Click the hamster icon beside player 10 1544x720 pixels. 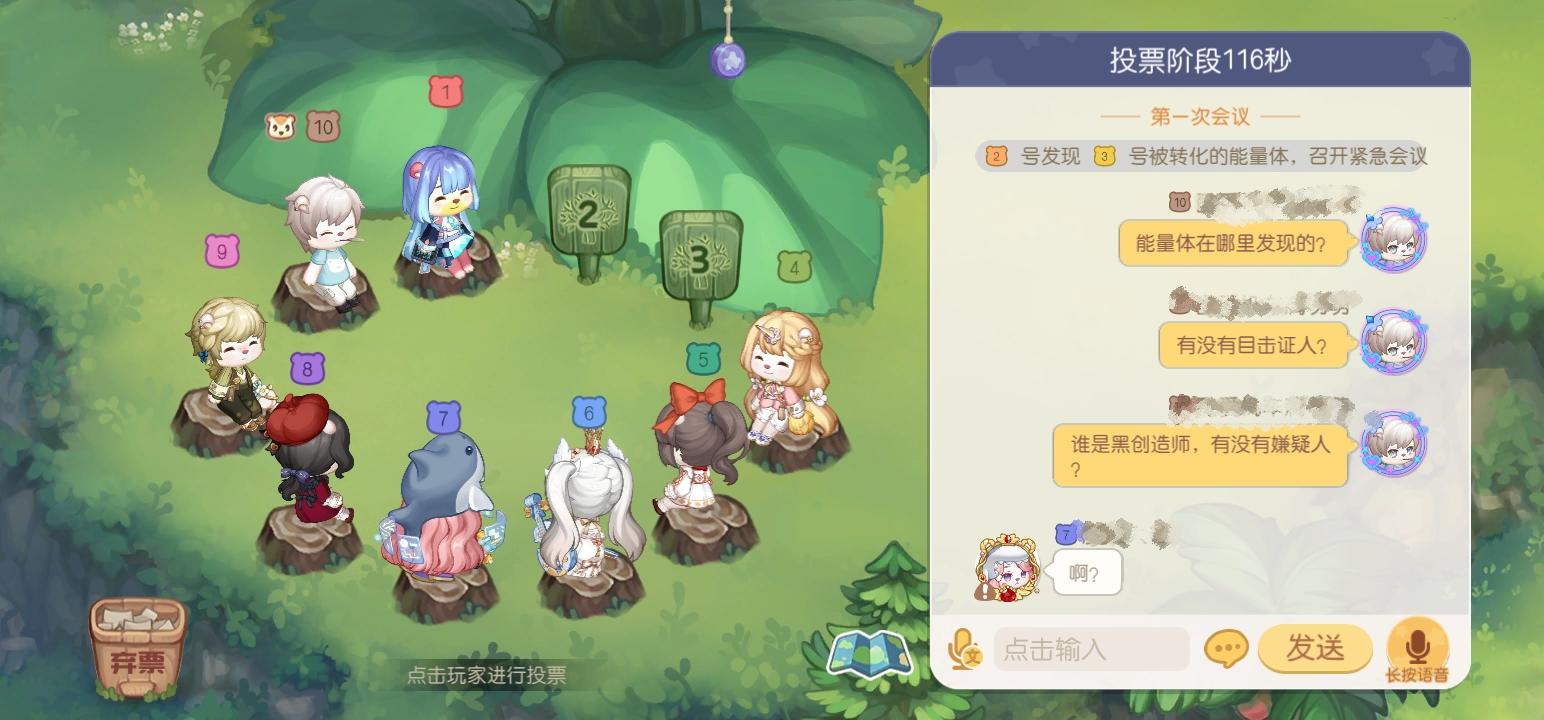pos(280,125)
